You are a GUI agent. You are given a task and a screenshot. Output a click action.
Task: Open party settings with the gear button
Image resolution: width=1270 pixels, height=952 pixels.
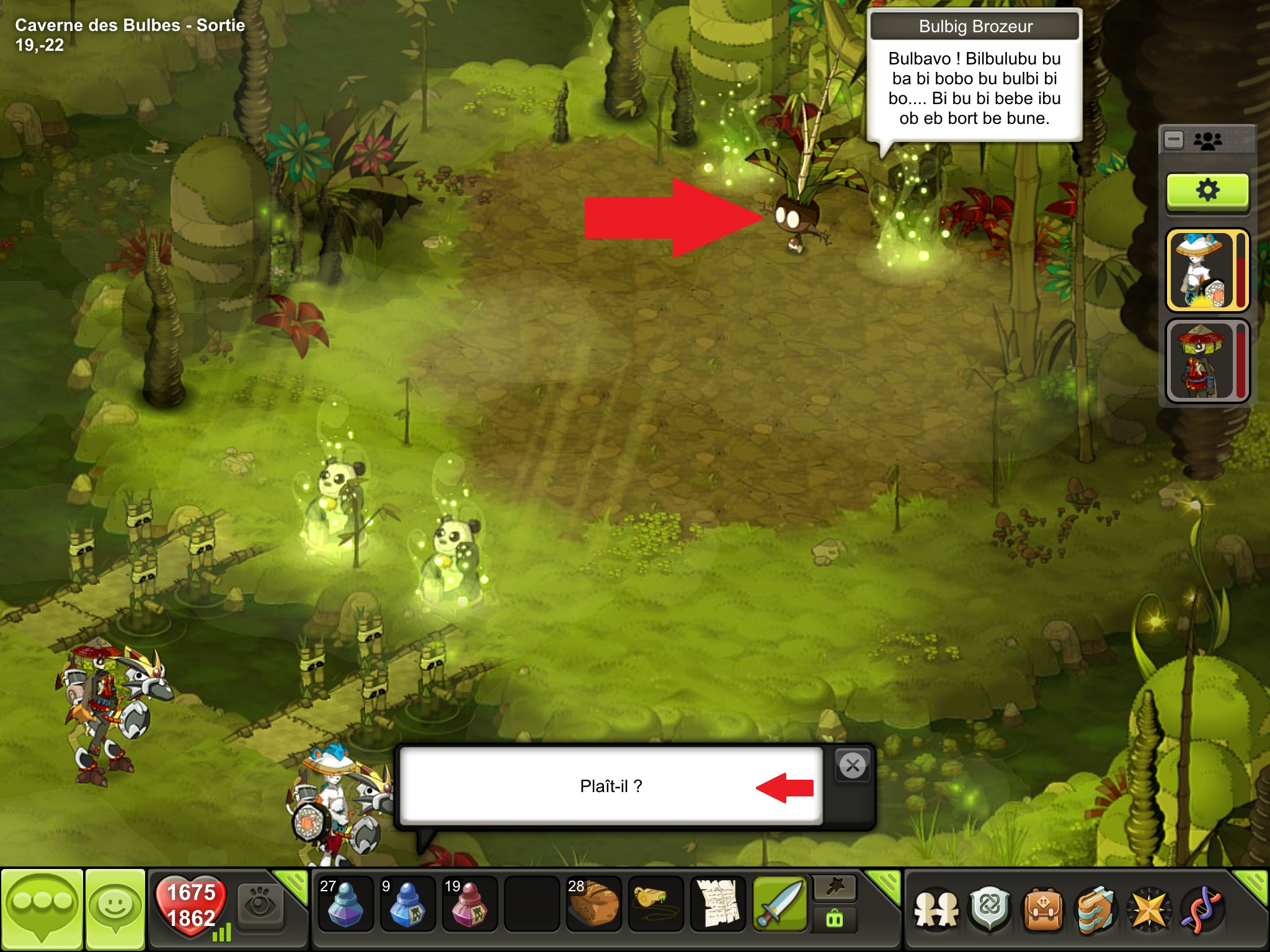pyautogui.click(x=1207, y=190)
